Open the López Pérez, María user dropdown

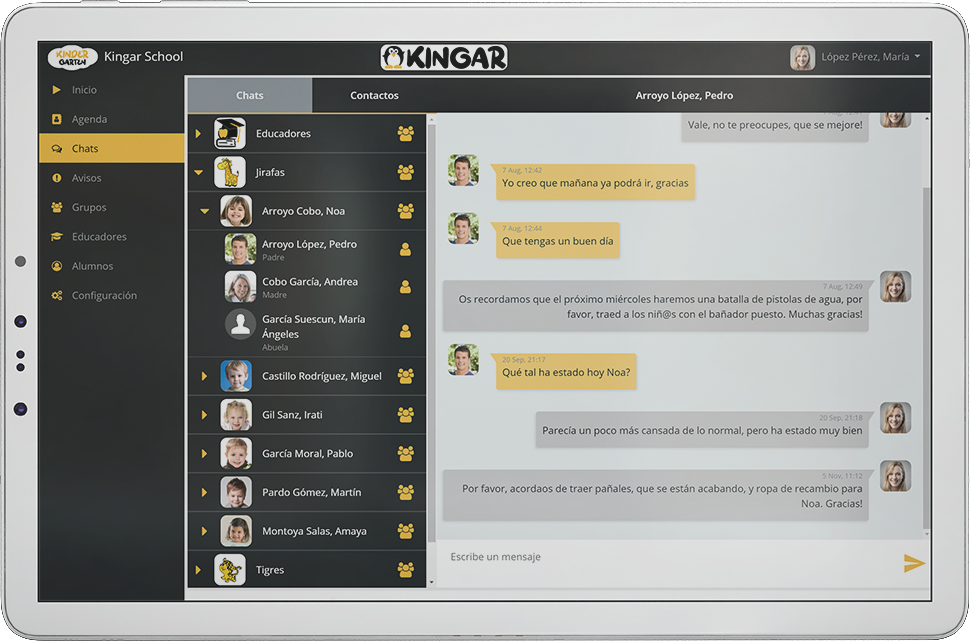[864, 57]
